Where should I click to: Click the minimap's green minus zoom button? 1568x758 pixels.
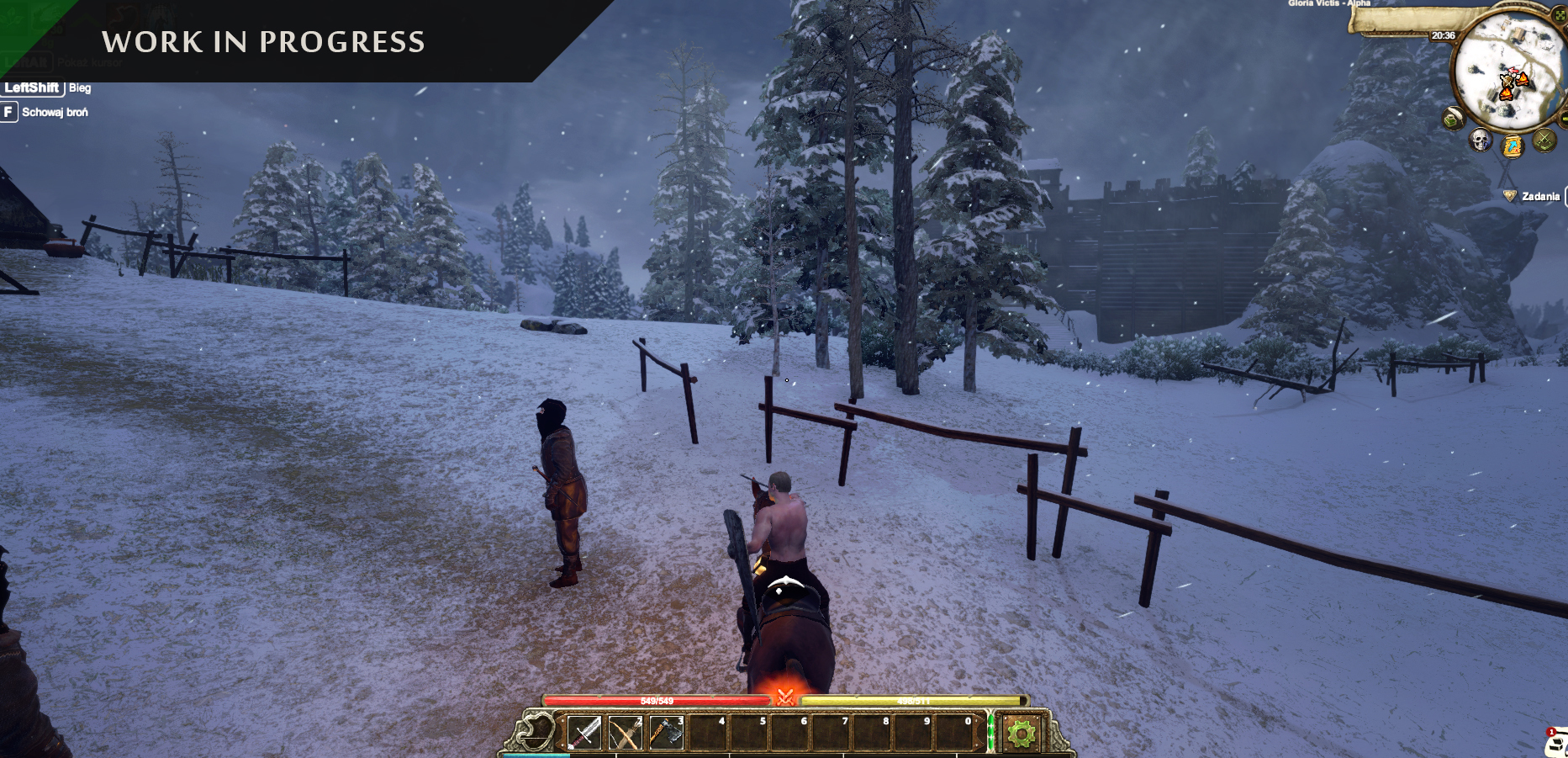[x=1564, y=120]
